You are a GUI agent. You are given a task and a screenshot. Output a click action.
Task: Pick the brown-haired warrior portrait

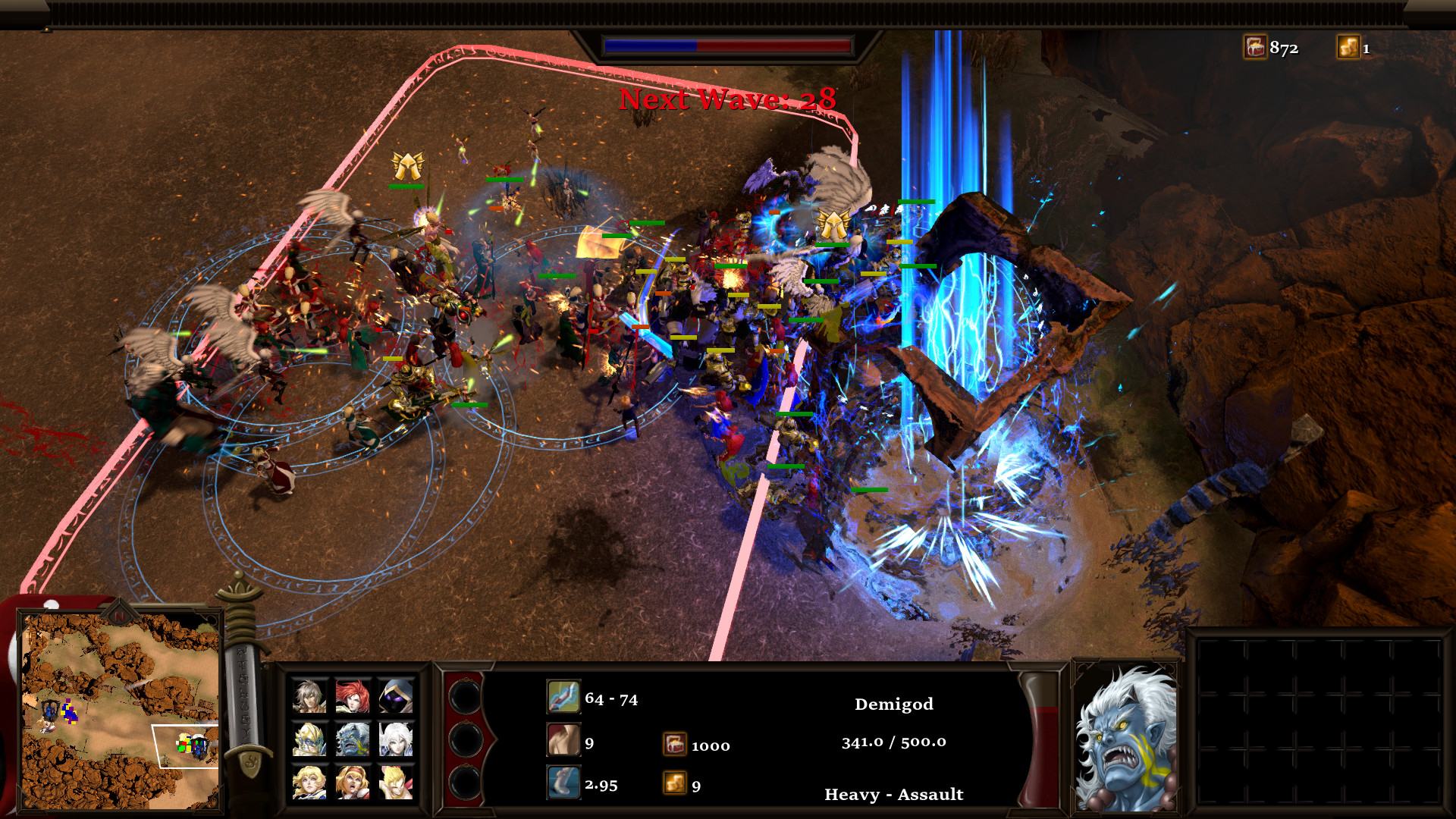point(309,695)
